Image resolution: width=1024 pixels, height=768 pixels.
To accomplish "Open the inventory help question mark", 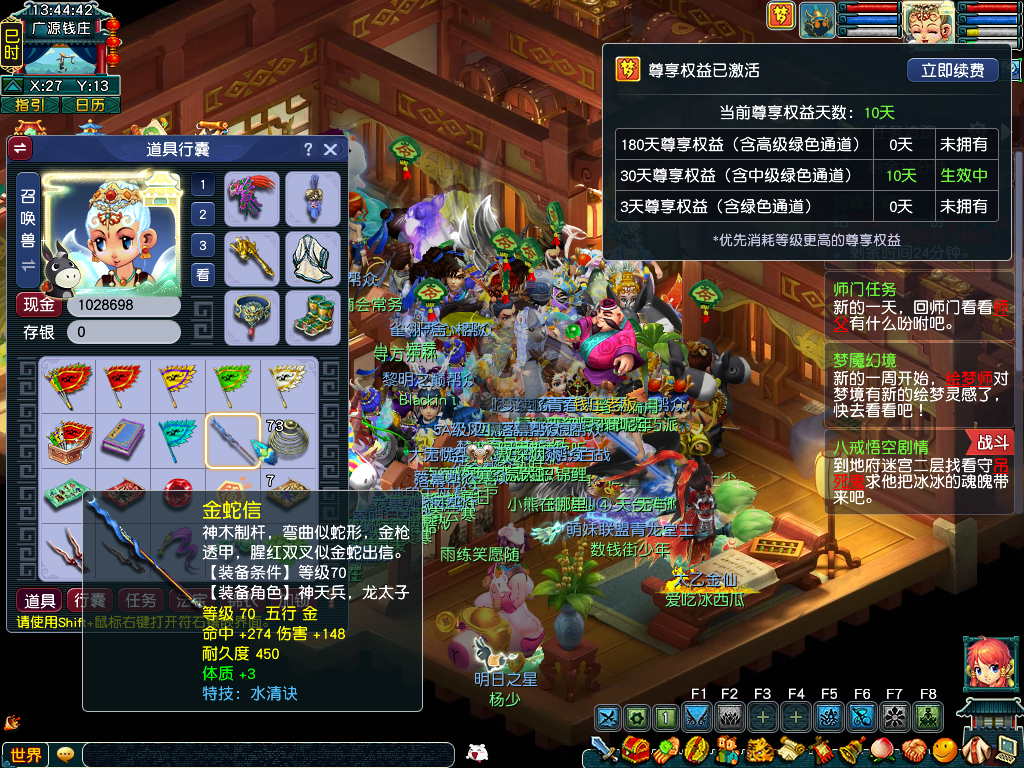I will coord(308,149).
